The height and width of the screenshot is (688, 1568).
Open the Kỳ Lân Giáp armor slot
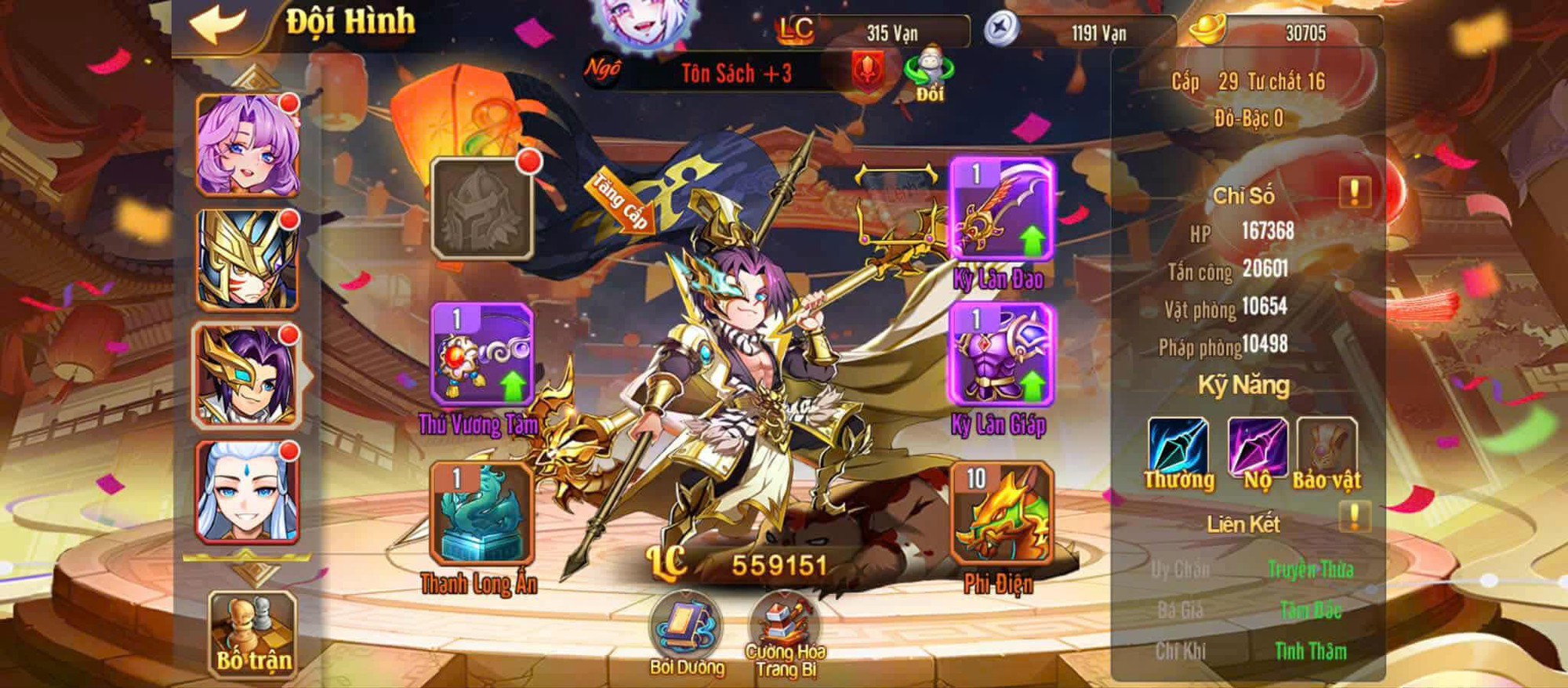tap(1001, 355)
